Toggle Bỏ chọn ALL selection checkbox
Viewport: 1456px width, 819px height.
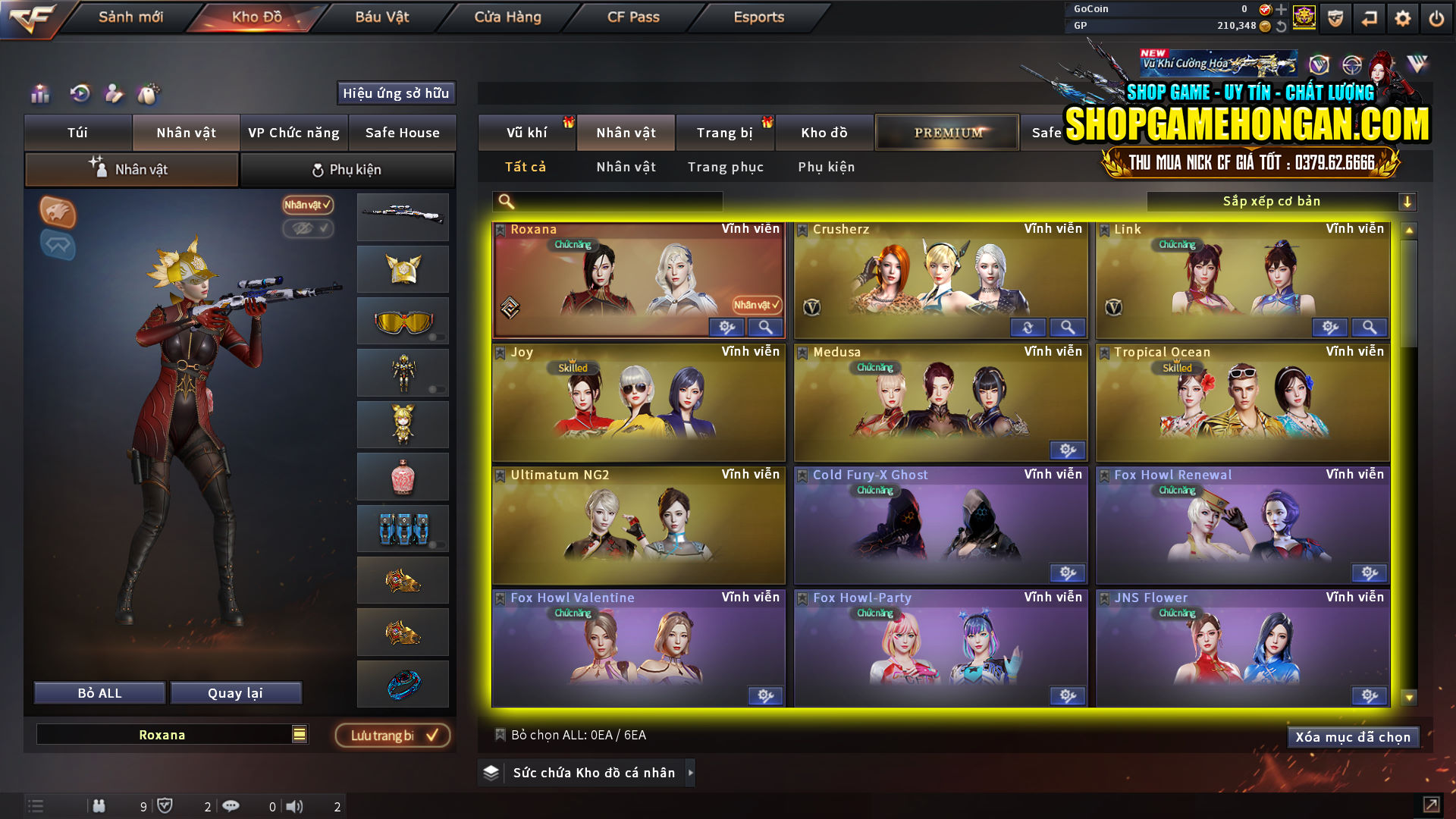500,734
